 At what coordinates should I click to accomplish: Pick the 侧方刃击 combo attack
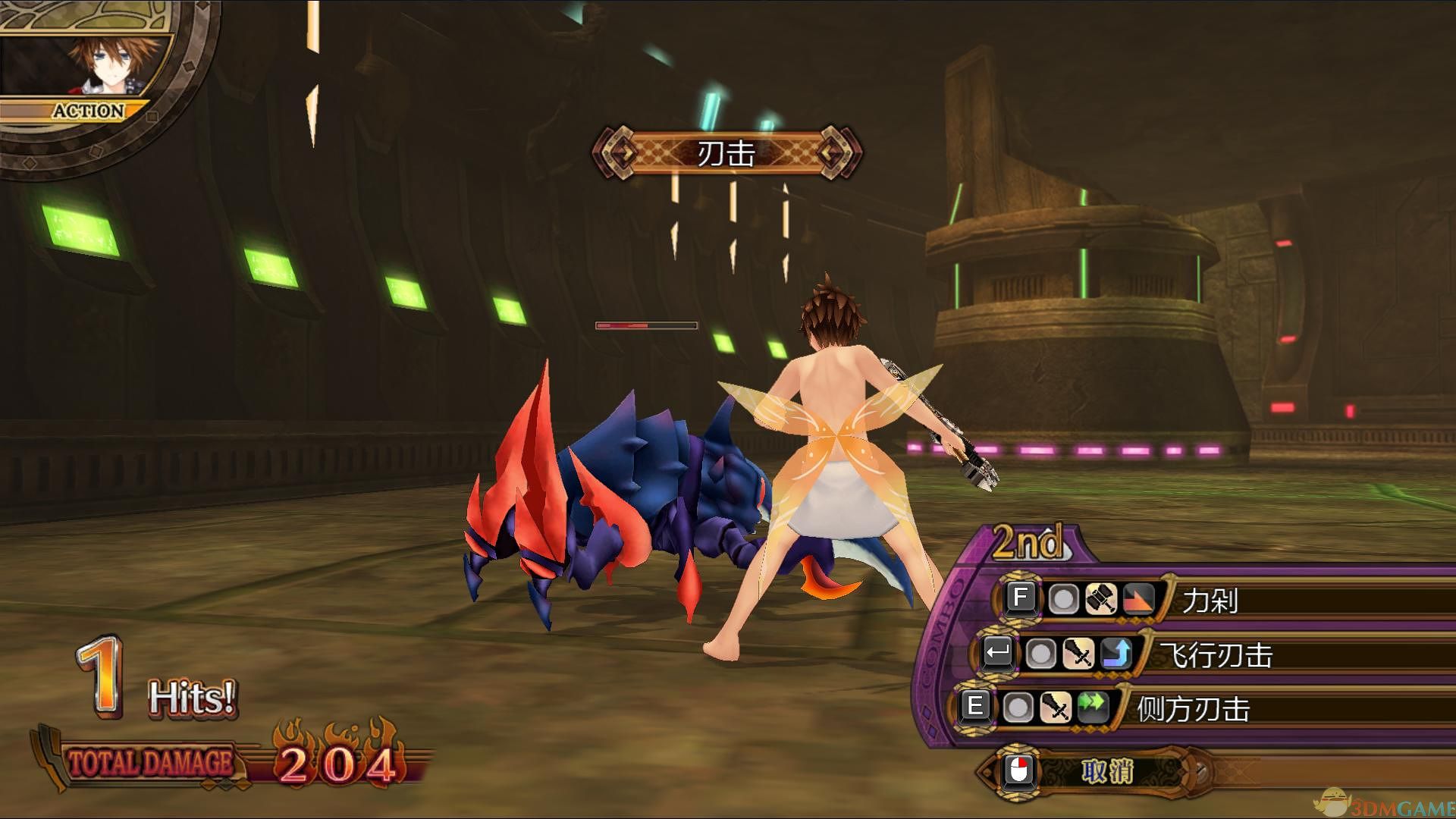click(1192, 709)
